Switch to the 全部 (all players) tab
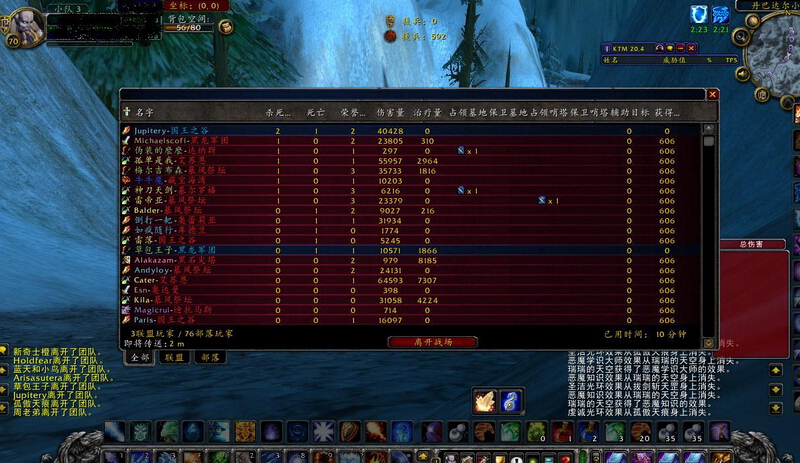 click(140, 357)
